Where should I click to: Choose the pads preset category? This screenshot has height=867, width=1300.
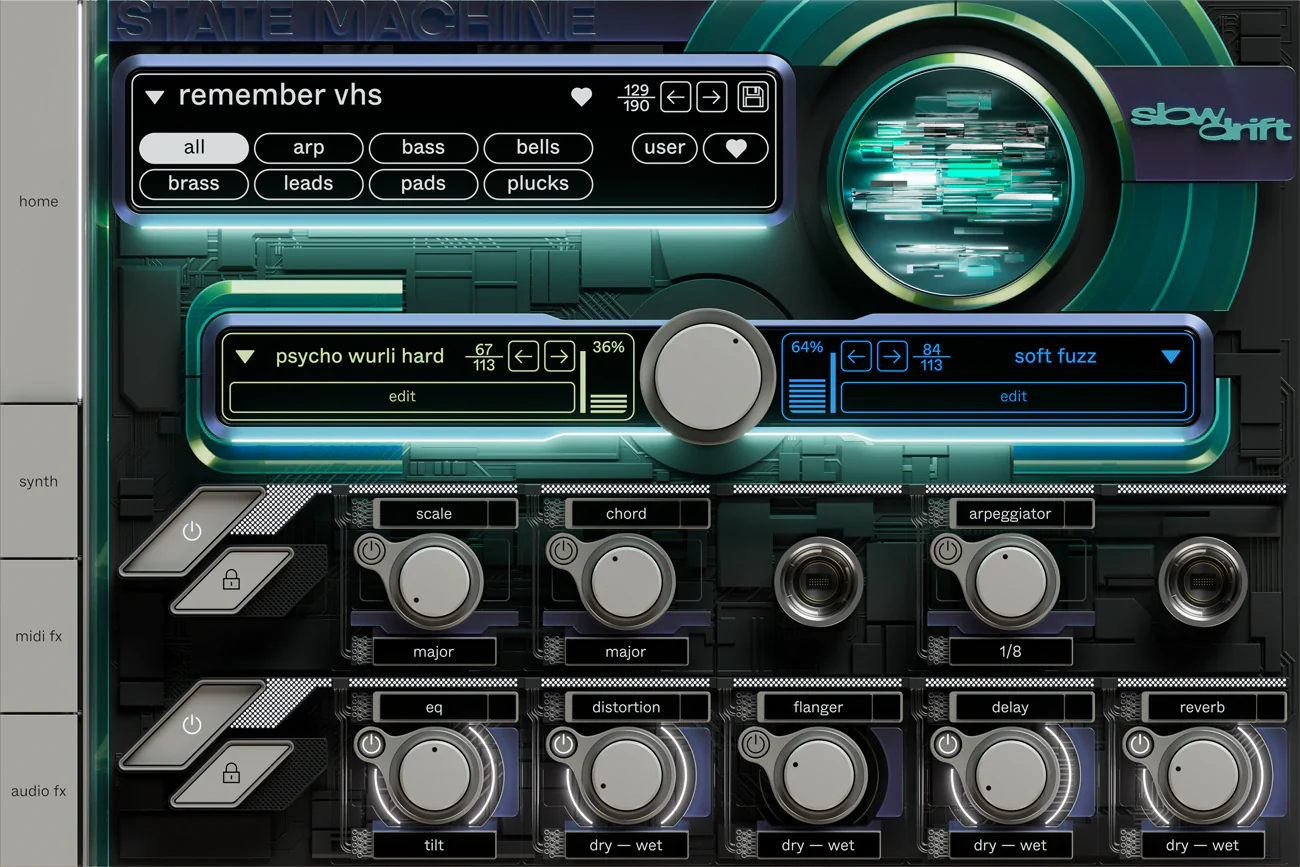click(x=423, y=184)
